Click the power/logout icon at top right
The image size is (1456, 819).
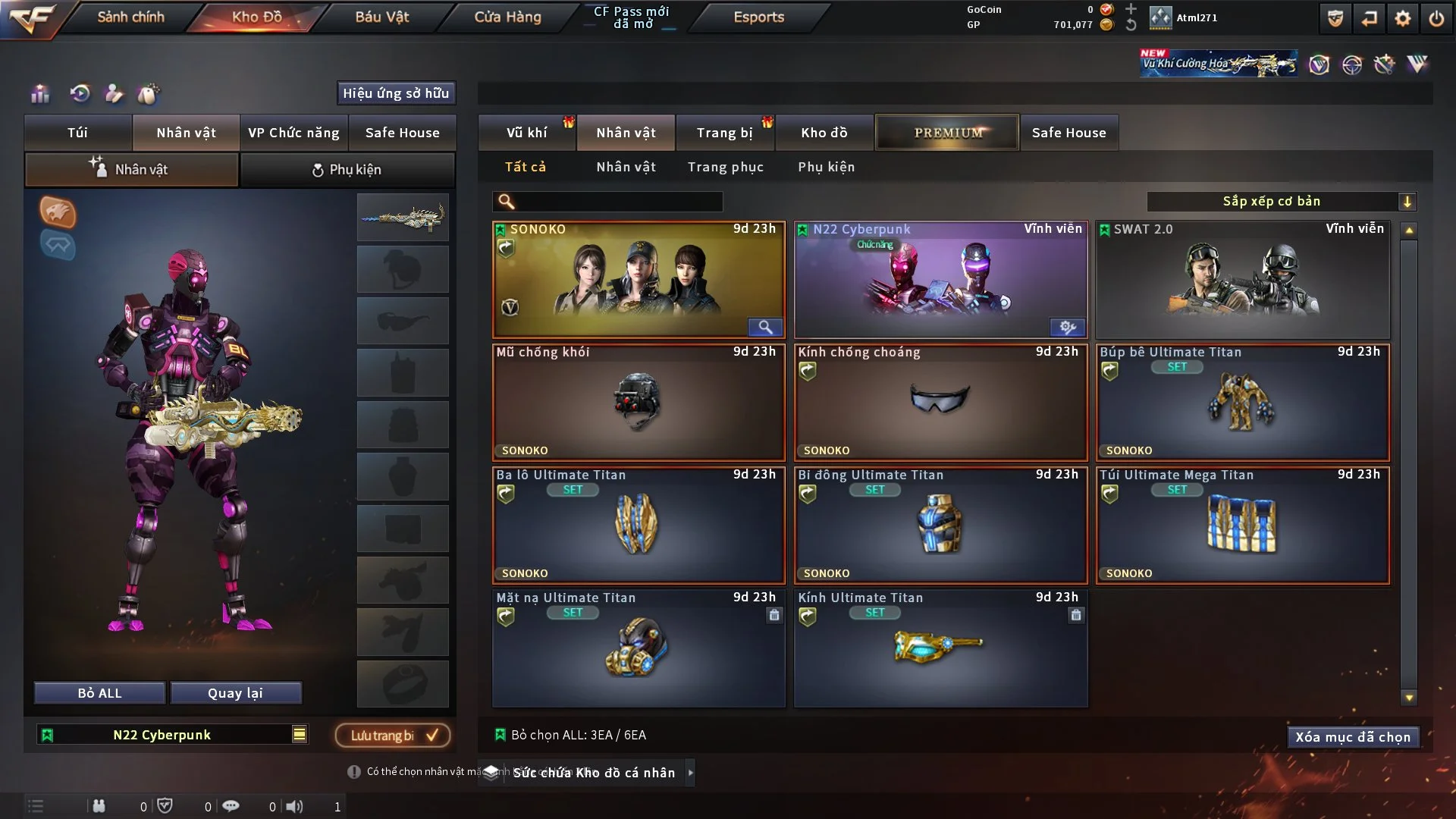[x=1437, y=19]
